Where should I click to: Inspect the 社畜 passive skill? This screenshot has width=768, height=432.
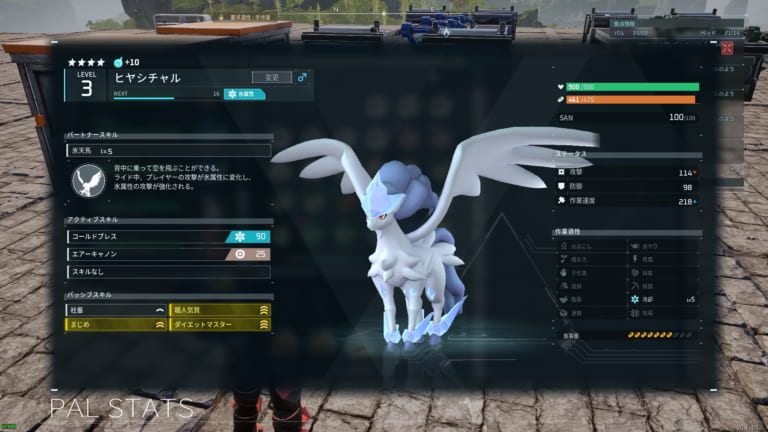tap(116, 310)
